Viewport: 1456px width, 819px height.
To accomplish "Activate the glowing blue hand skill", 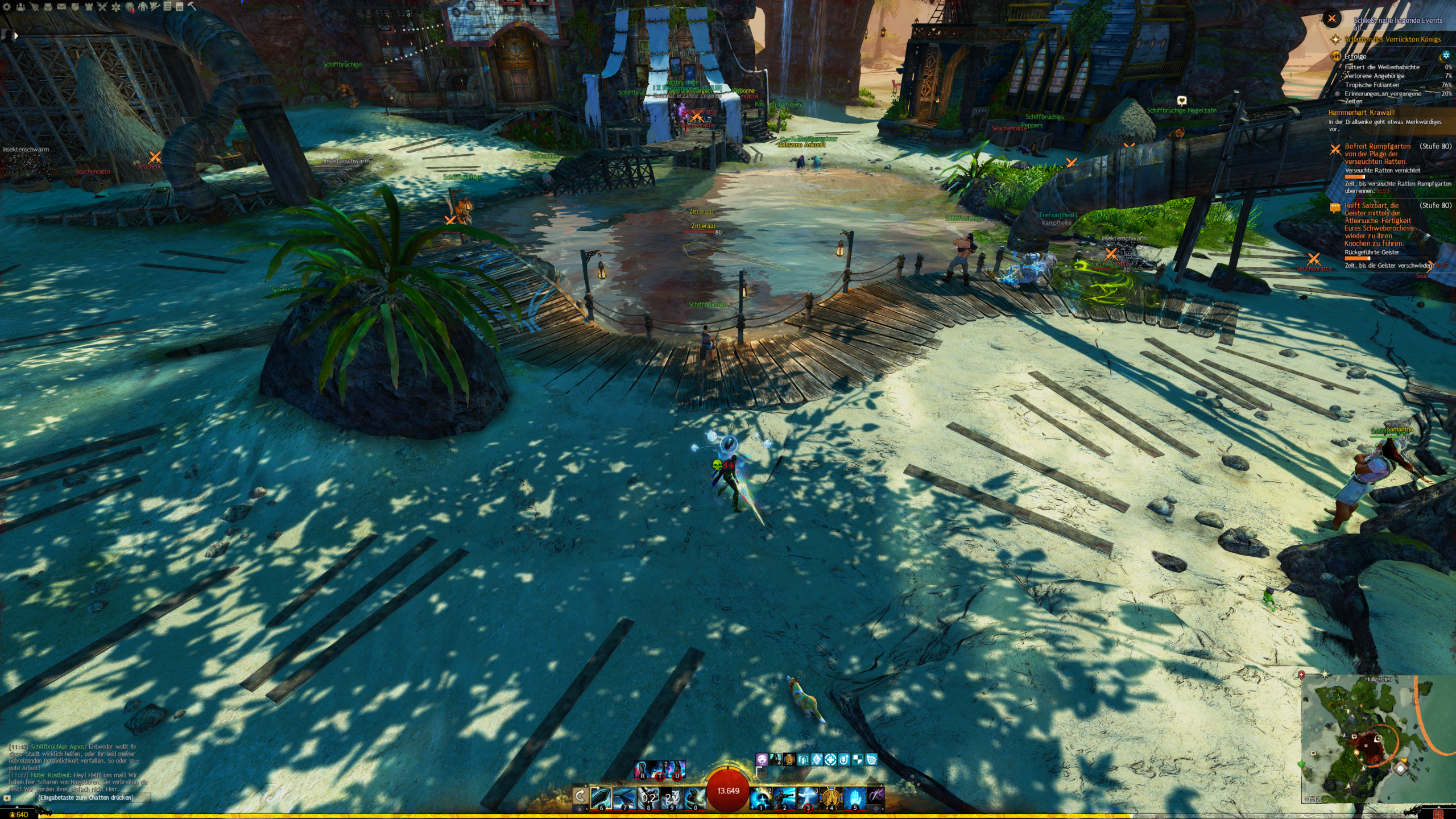I will [x=854, y=797].
